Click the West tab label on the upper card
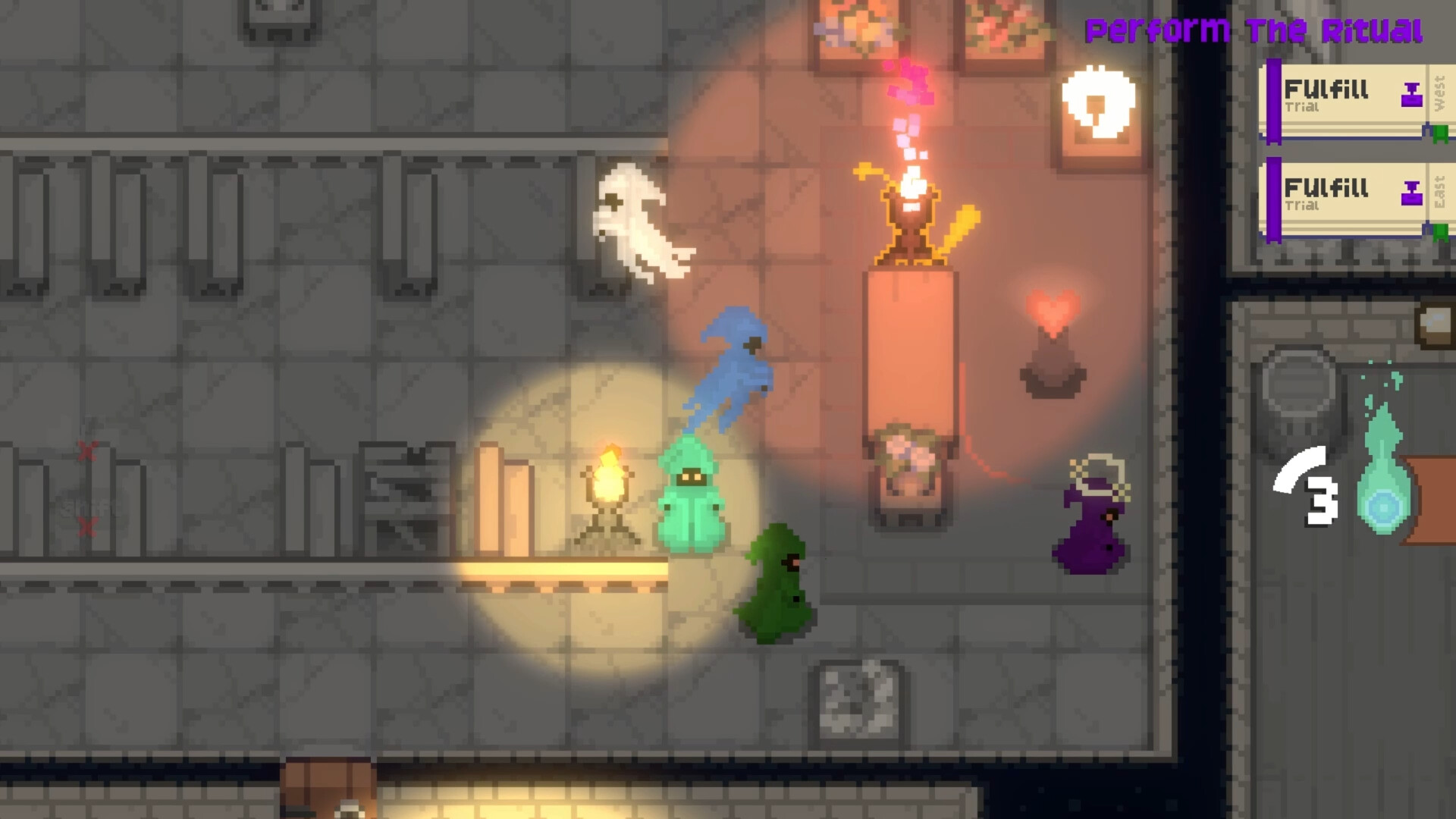Image resolution: width=1456 pixels, height=819 pixels. pyautogui.click(x=1439, y=93)
